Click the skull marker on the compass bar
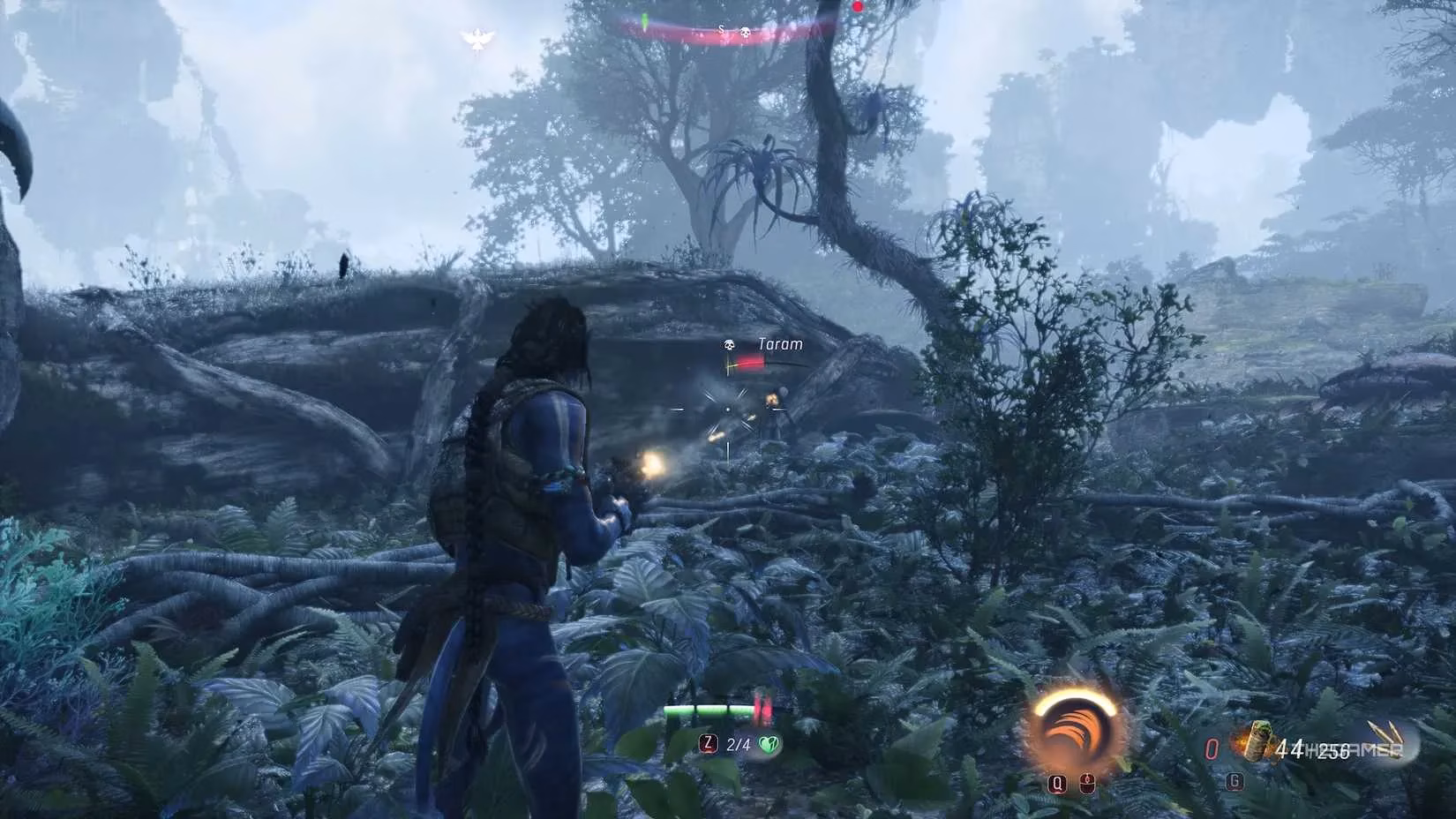 pos(745,32)
